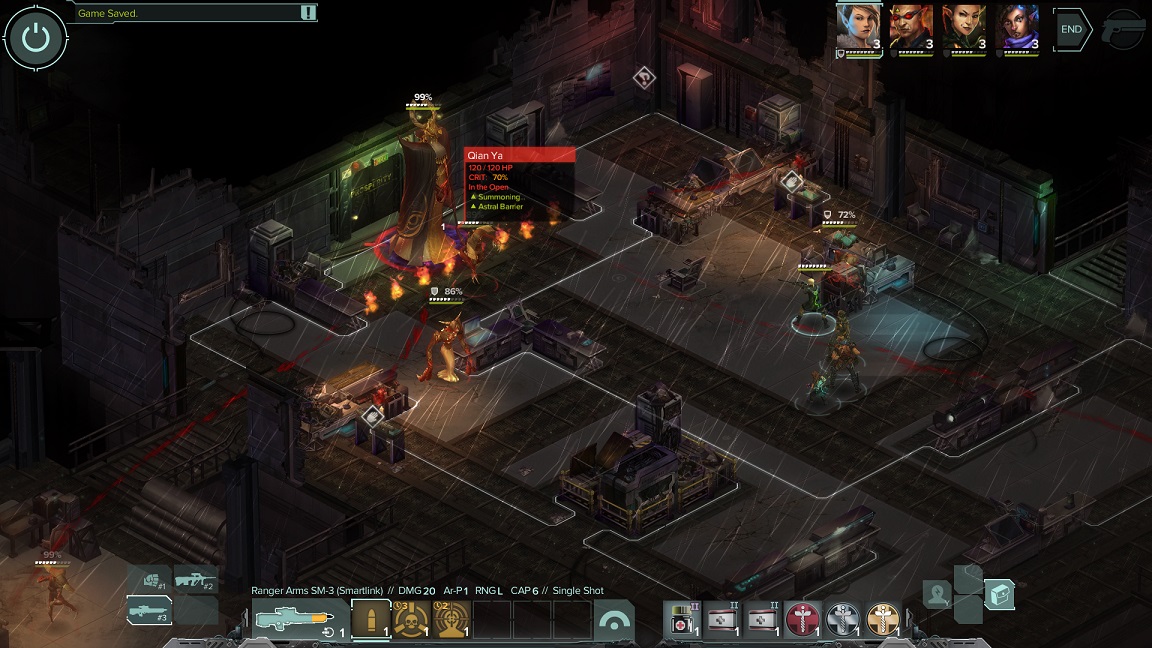Activate the skull target ability

(x=411, y=620)
